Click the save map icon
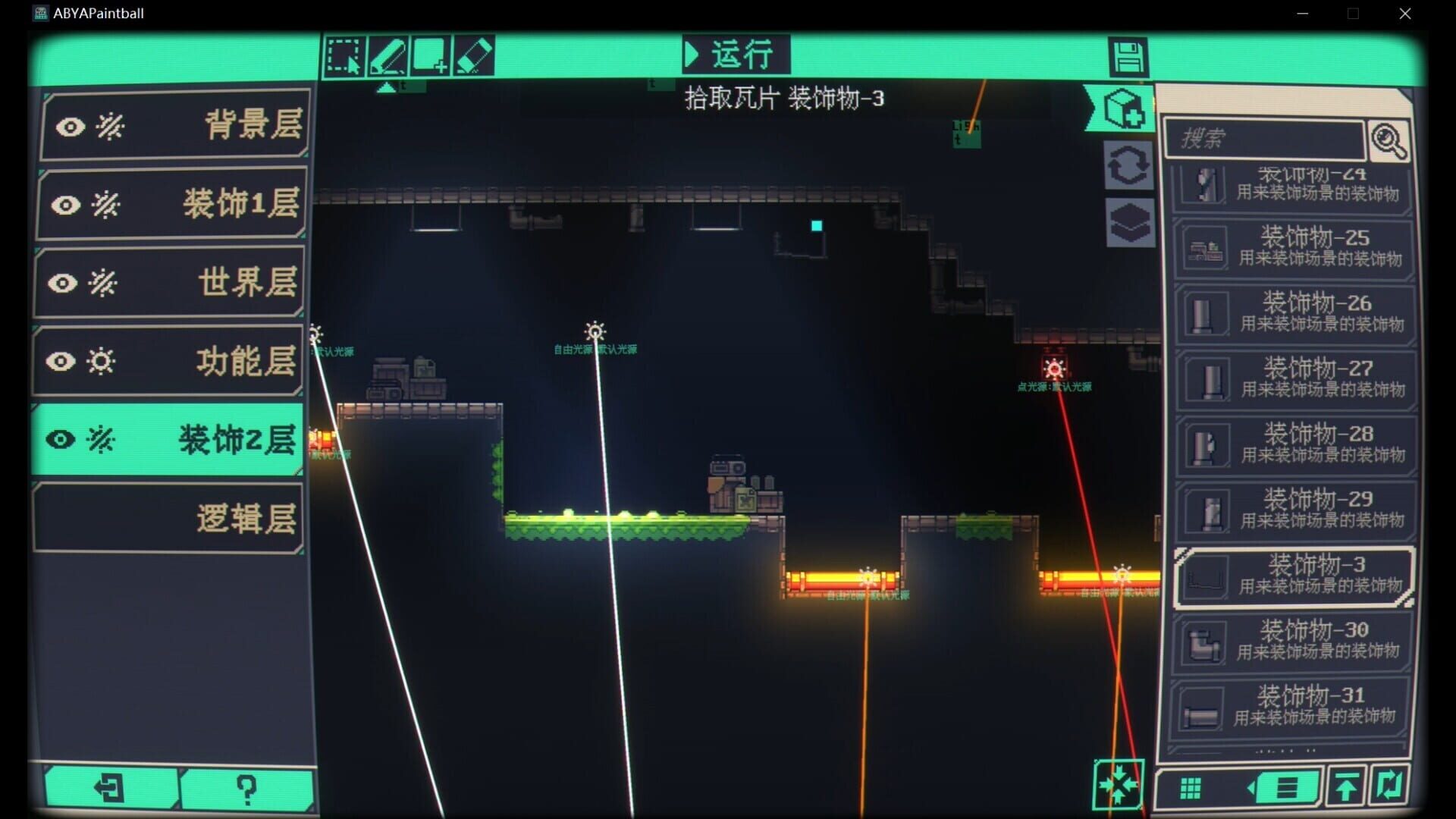1456x819 pixels. pyautogui.click(x=1129, y=57)
